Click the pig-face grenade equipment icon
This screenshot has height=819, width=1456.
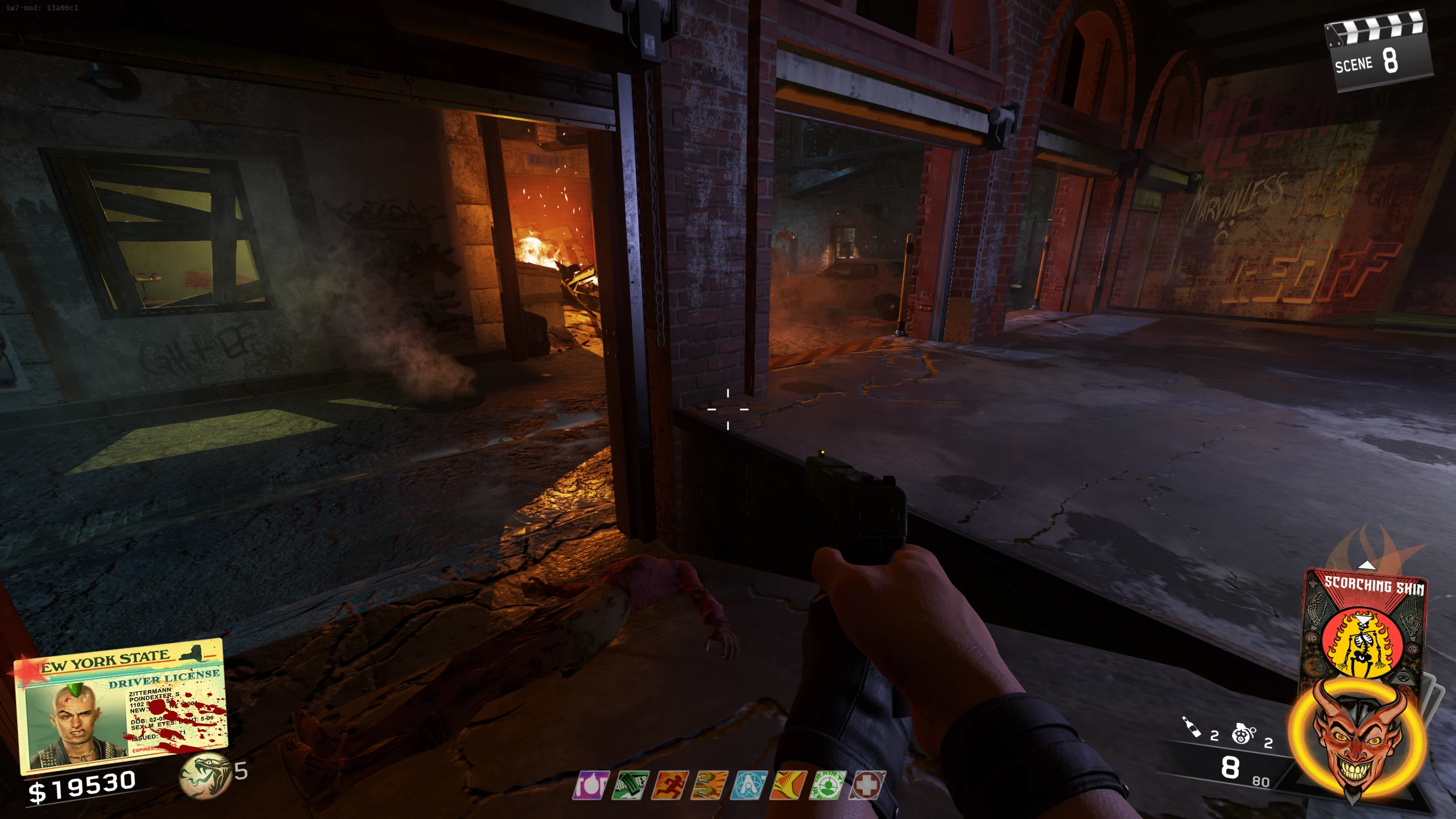pos(1243,734)
